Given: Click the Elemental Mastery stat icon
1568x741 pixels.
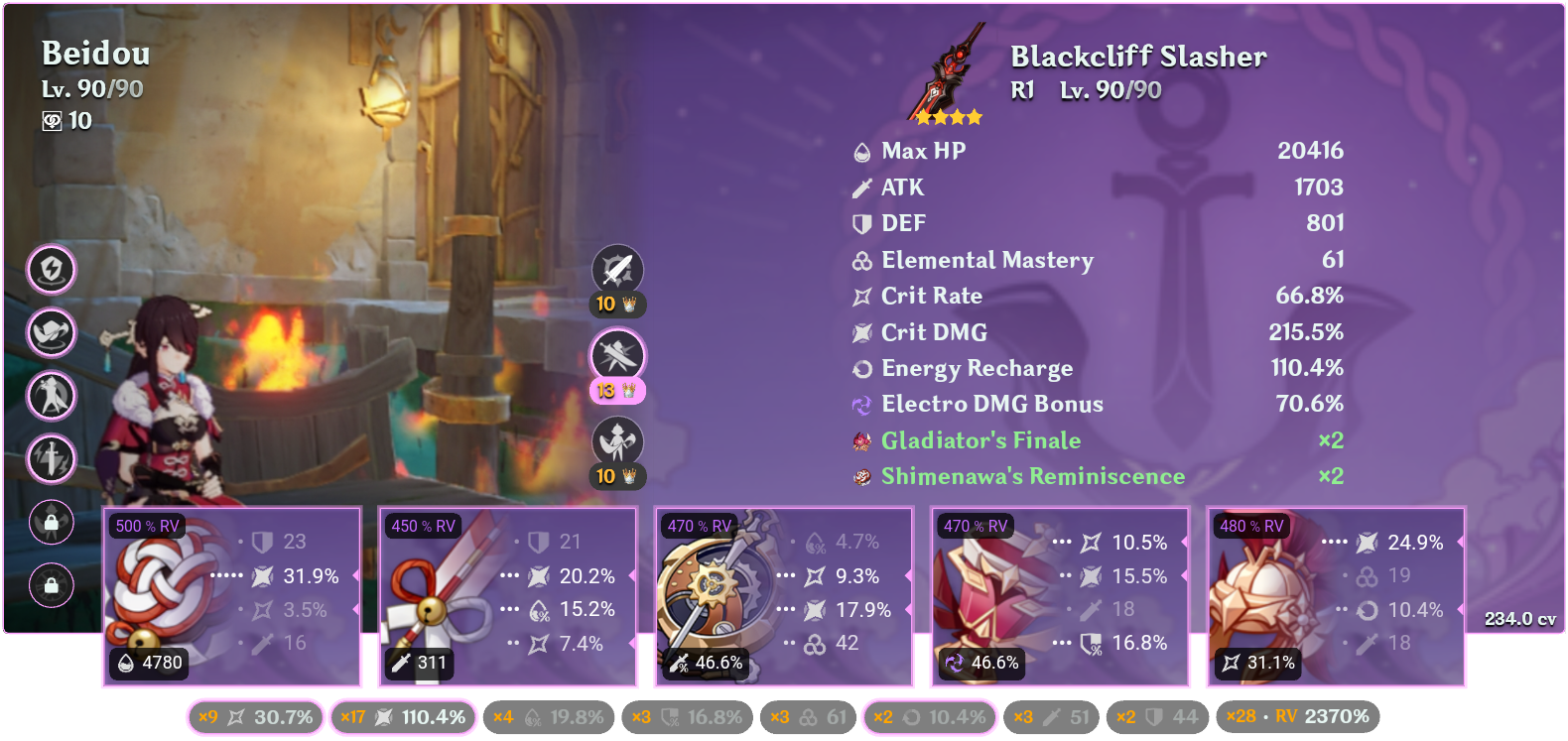Looking at the screenshot, I should pyautogui.click(x=860, y=260).
